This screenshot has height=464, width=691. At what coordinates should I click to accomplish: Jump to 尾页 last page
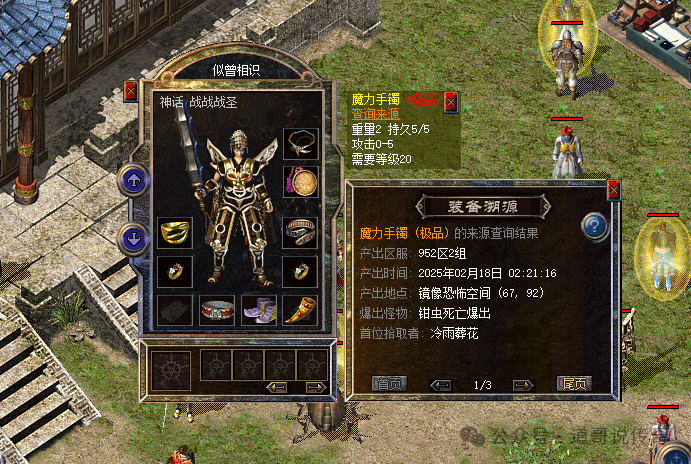click(x=574, y=383)
